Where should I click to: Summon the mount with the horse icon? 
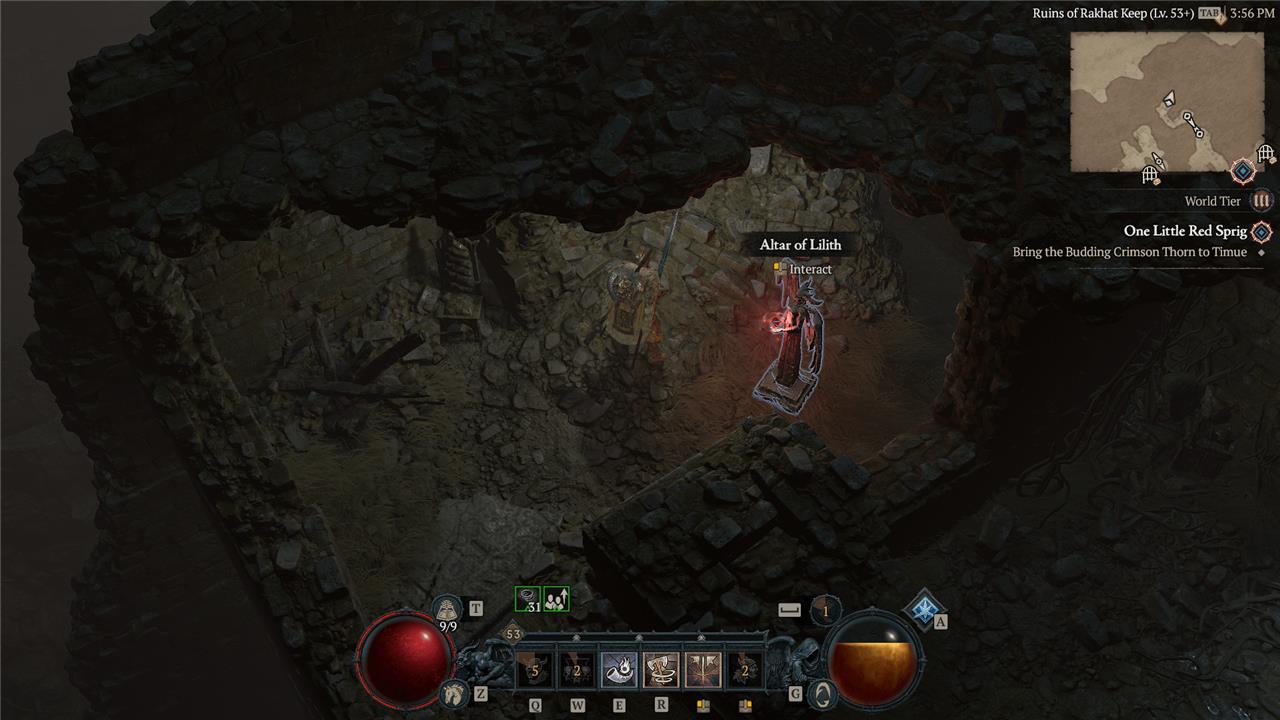[453, 692]
